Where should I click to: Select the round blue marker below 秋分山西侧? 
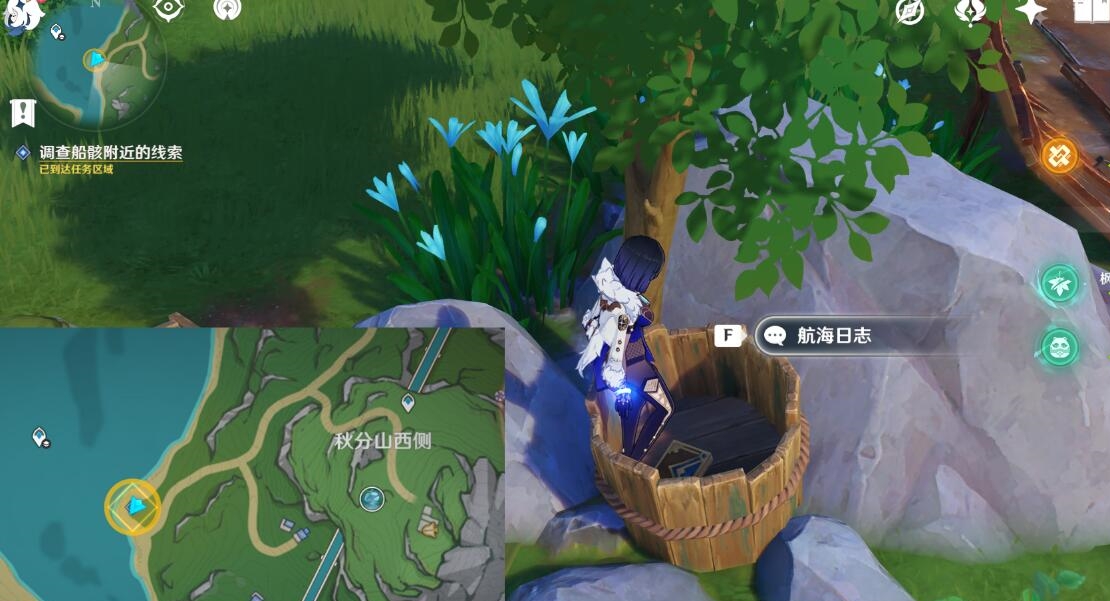click(372, 498)
